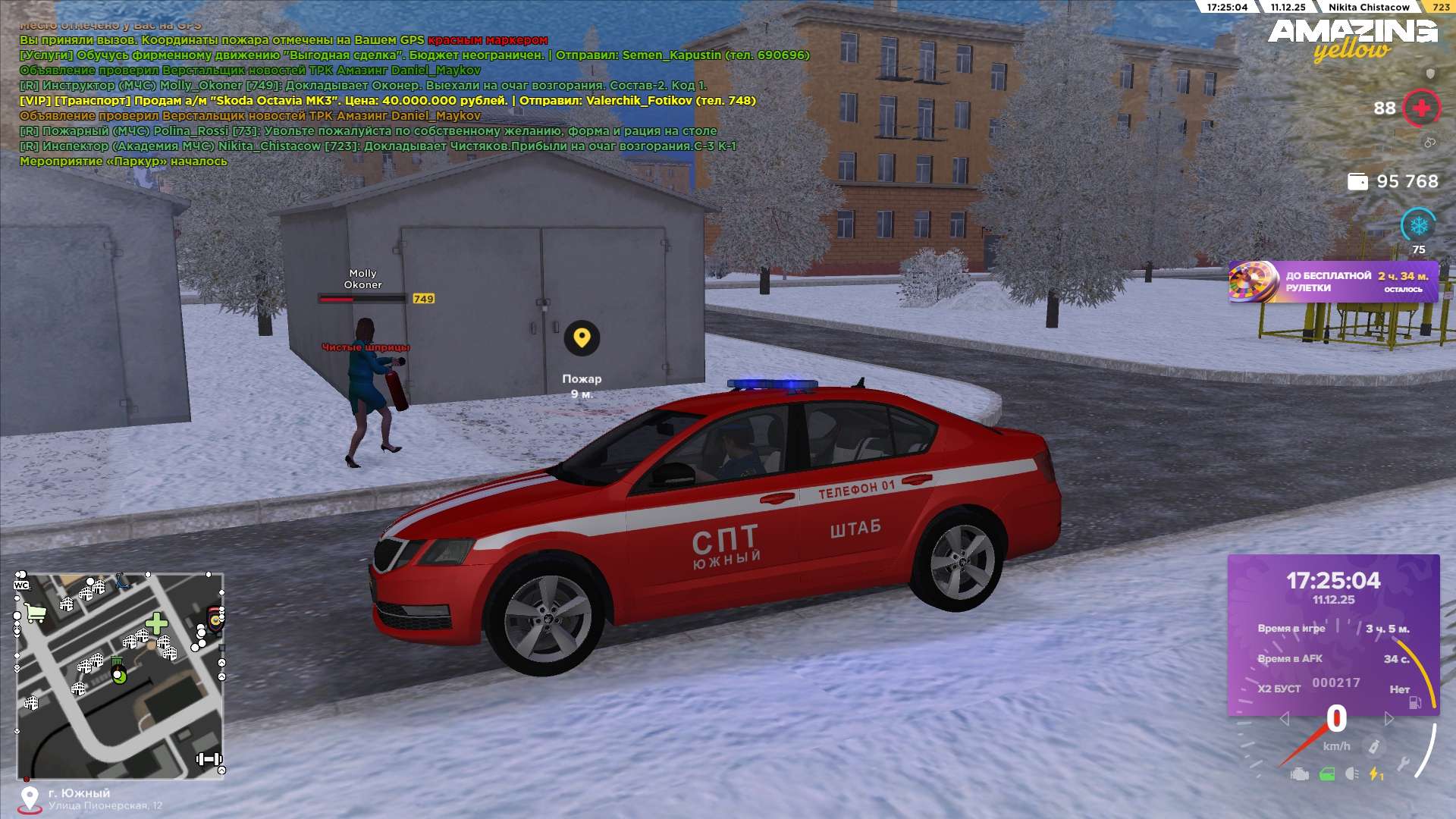Click the police badge marker on minimap
Viewport: 1456px width, 819px height.
(215, 620)
